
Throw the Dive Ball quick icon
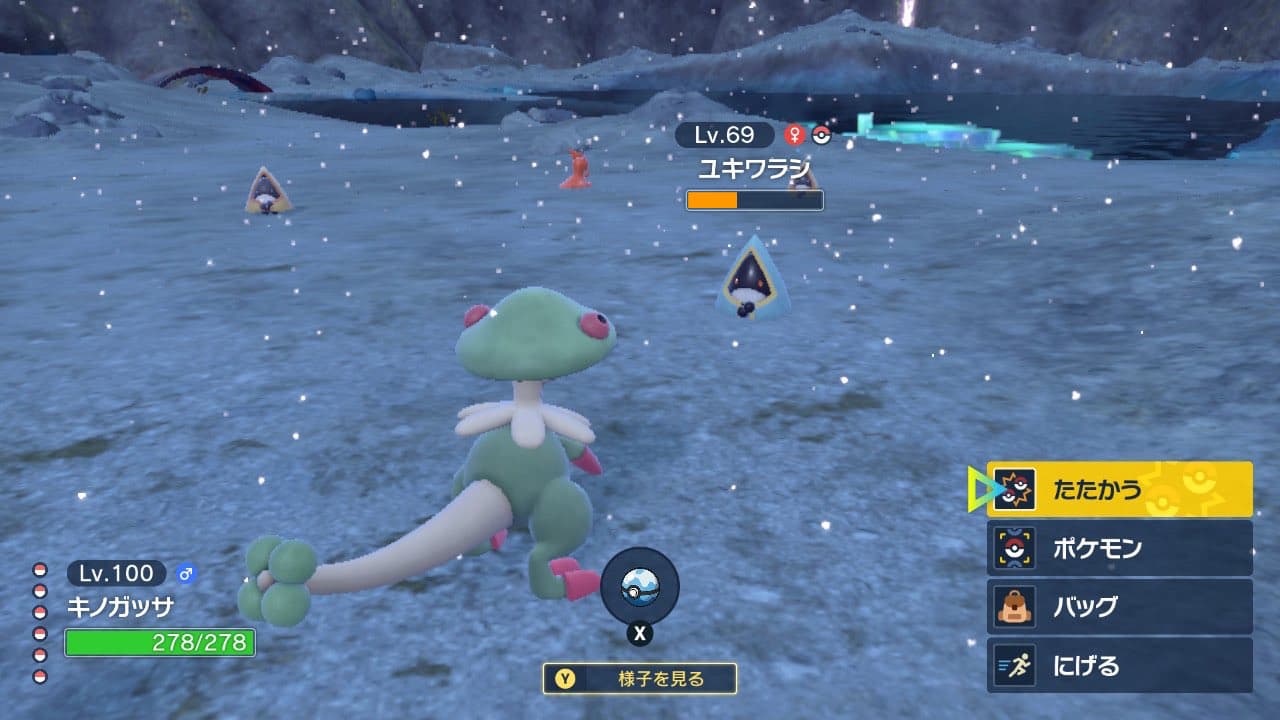click(639, 587)
